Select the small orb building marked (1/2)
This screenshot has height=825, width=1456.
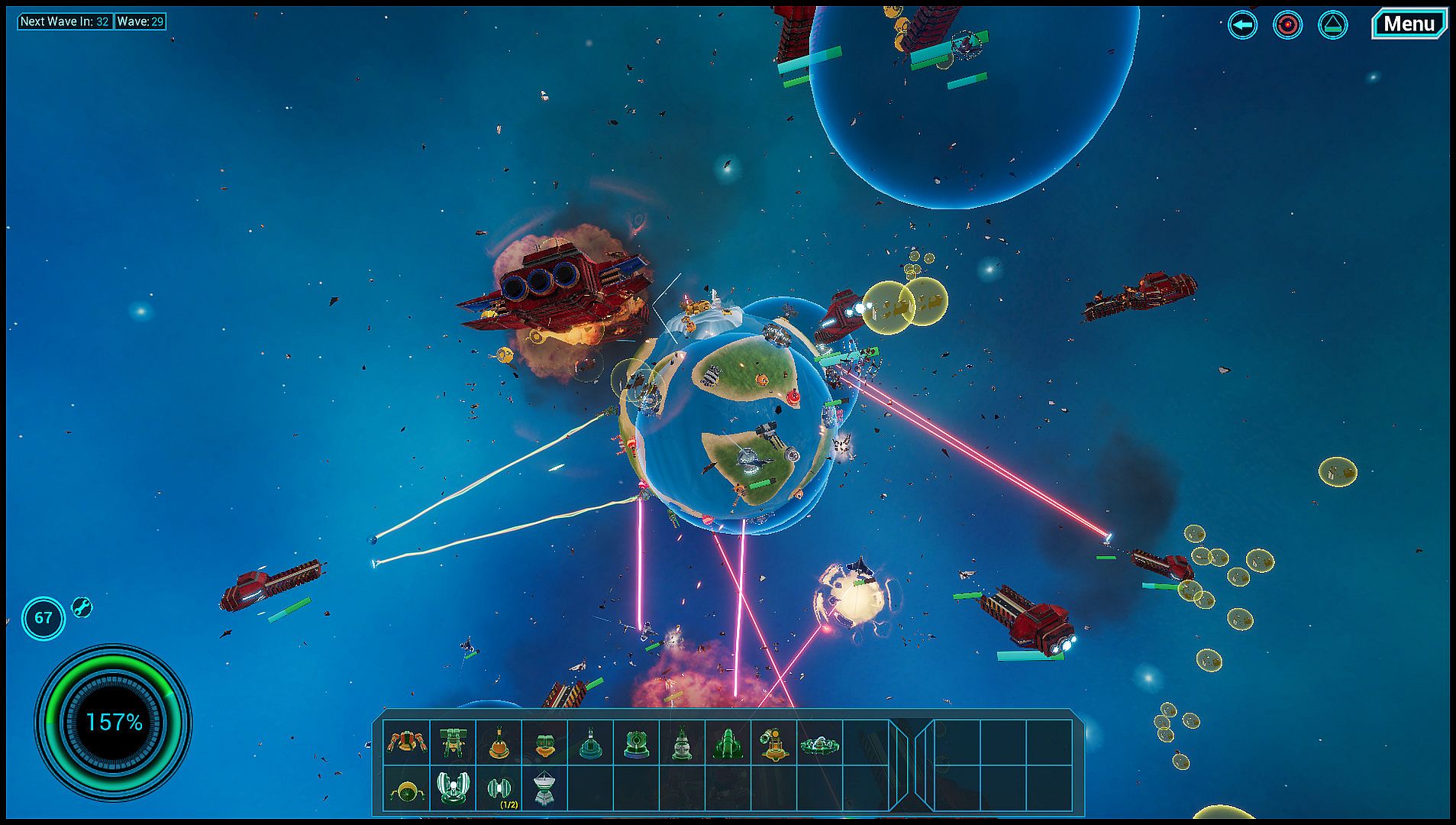pos(499,788)
